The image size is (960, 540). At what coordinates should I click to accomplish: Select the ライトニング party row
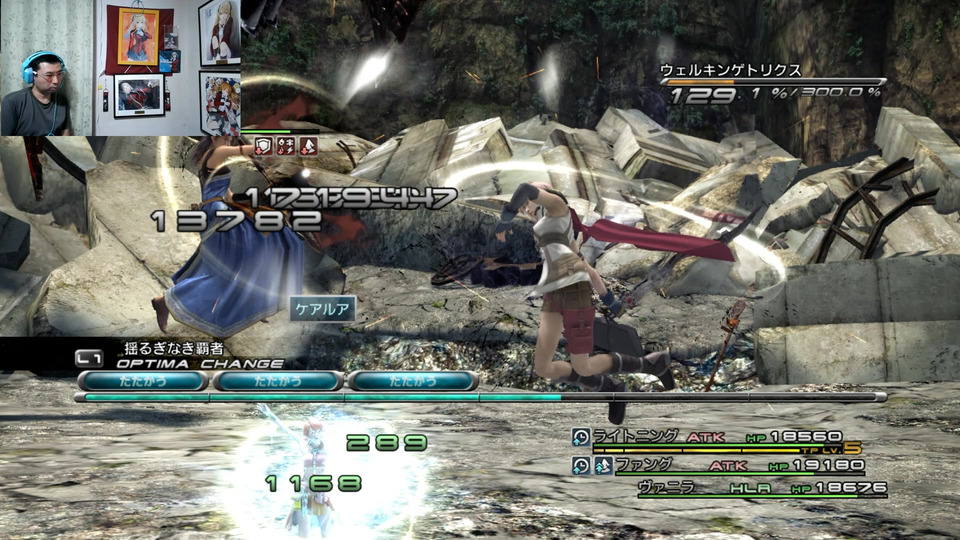pyautogui.click(x=716, y=437)
